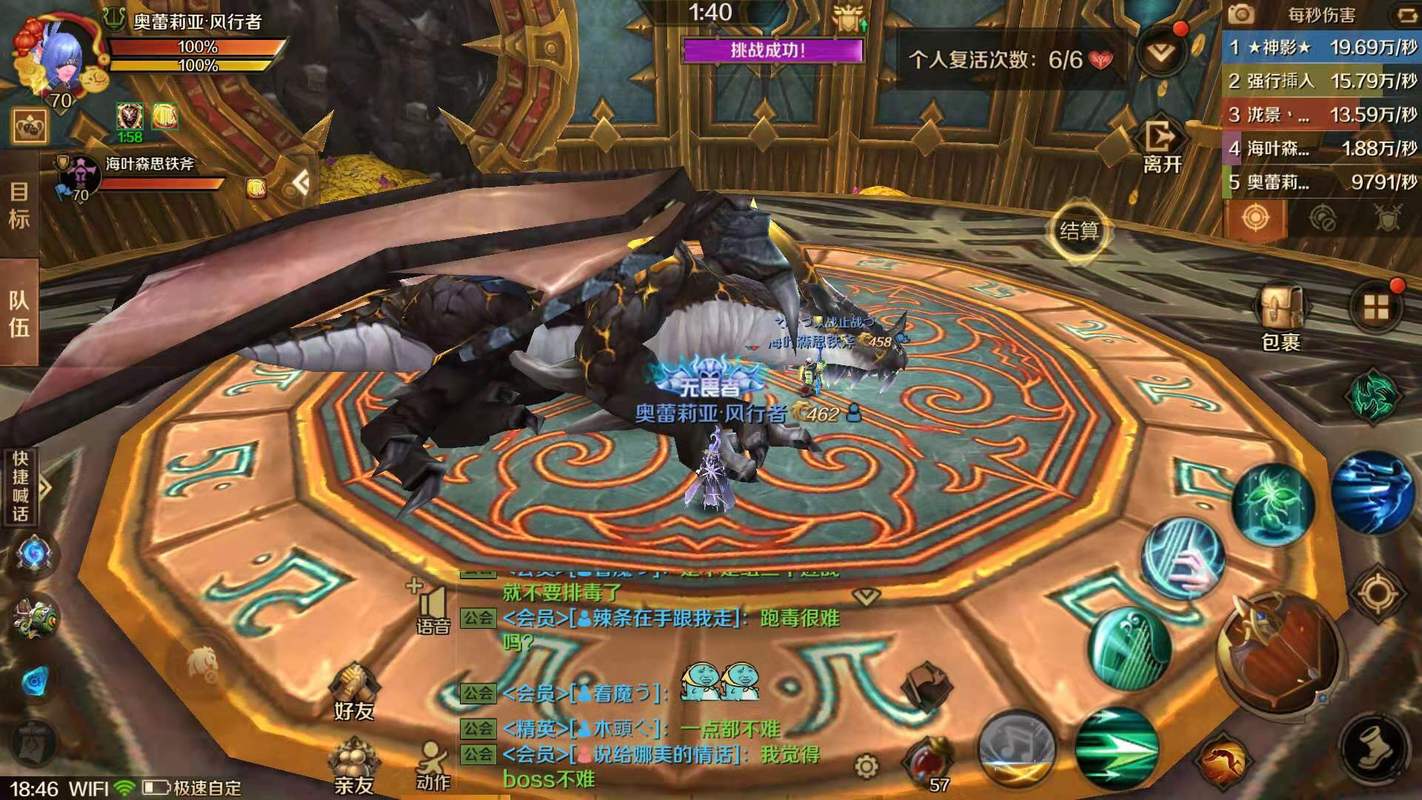Toggle 语音 voice chat input
1422x800 pixels.
[x=433, y=608]
